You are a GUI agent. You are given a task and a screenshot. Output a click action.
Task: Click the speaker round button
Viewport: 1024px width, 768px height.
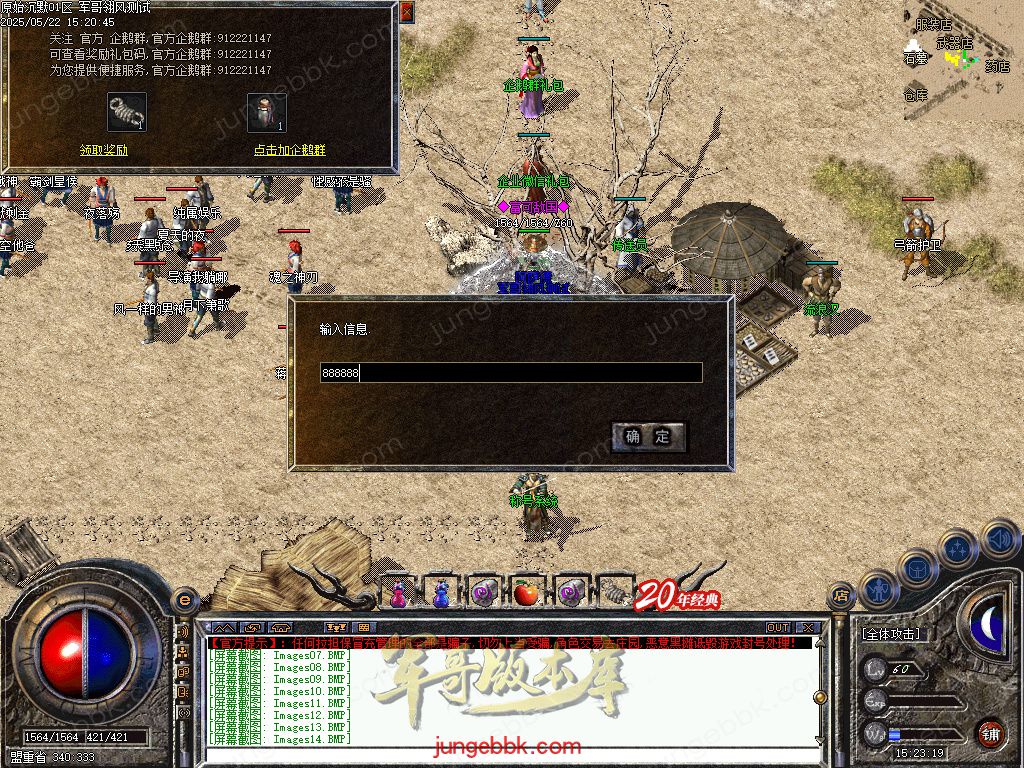point(1000,540)
